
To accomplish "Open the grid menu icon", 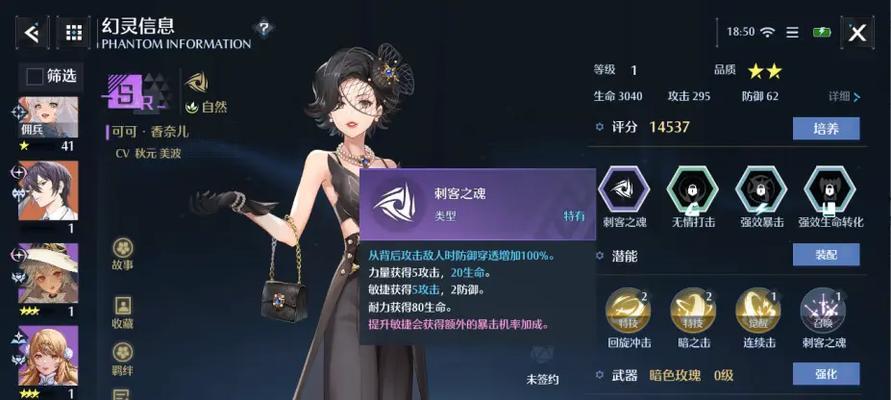I will (73, 32).
